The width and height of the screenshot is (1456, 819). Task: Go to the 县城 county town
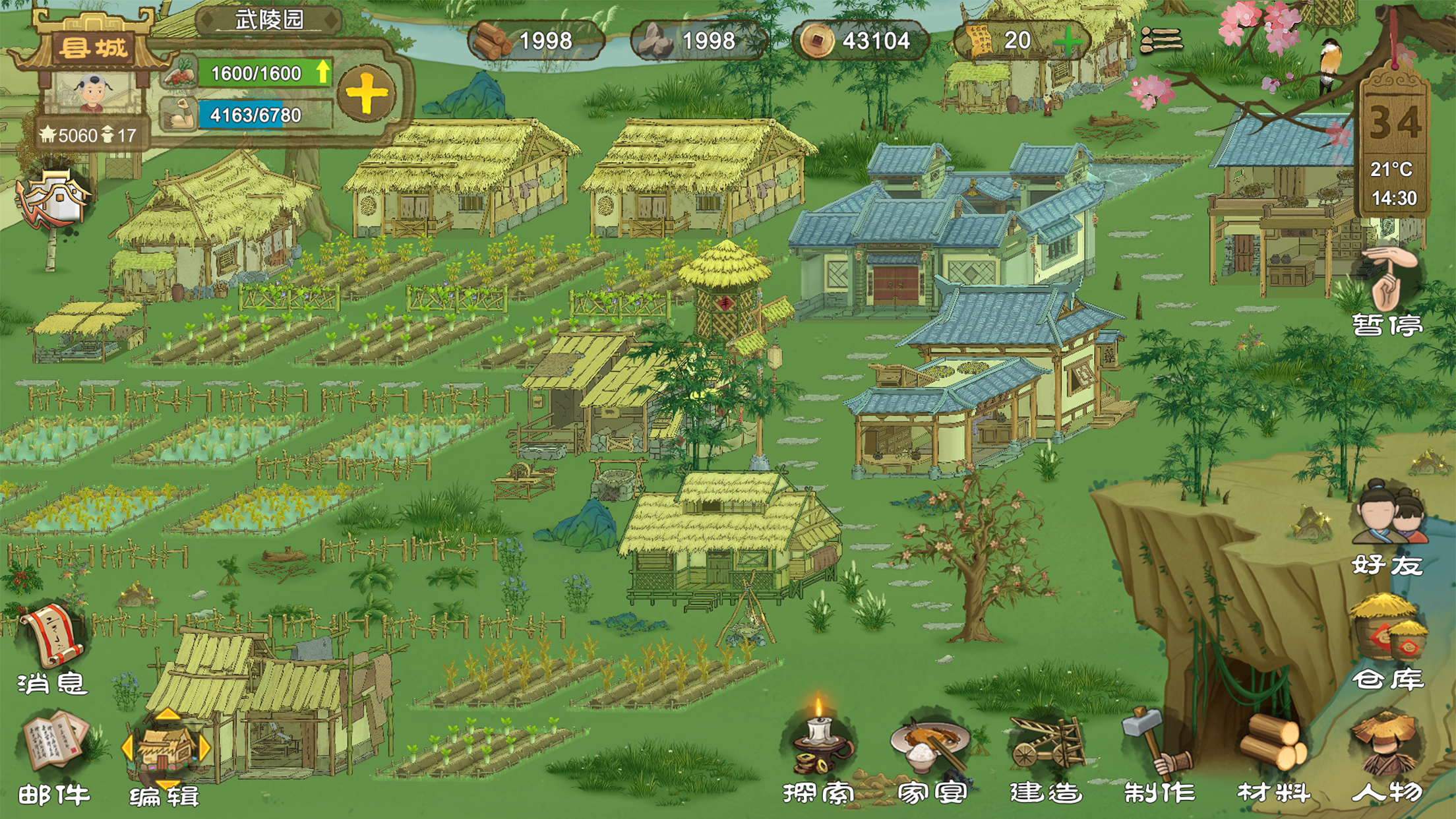tap(93, 47)
